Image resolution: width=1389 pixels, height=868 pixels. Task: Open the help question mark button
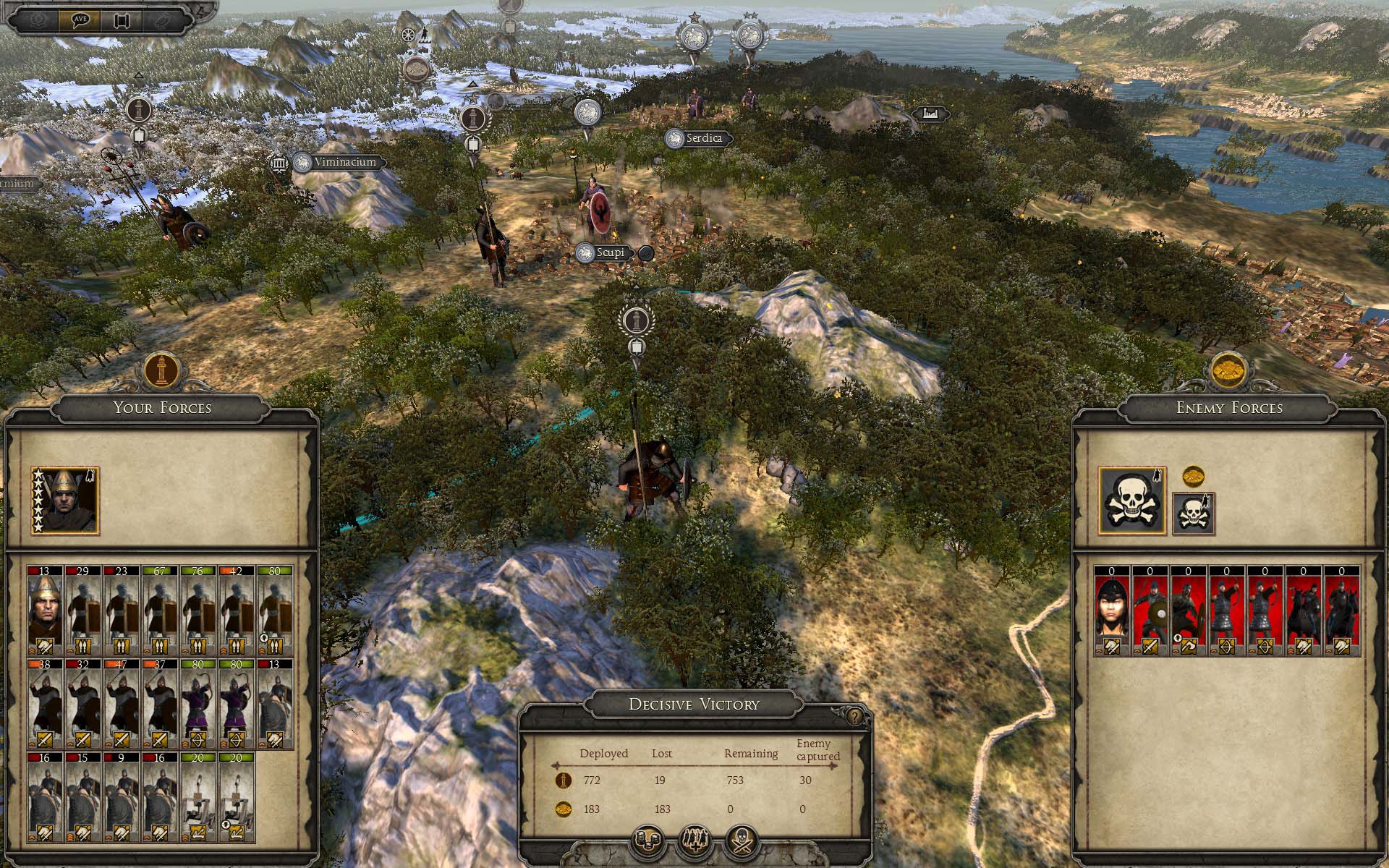856,717
